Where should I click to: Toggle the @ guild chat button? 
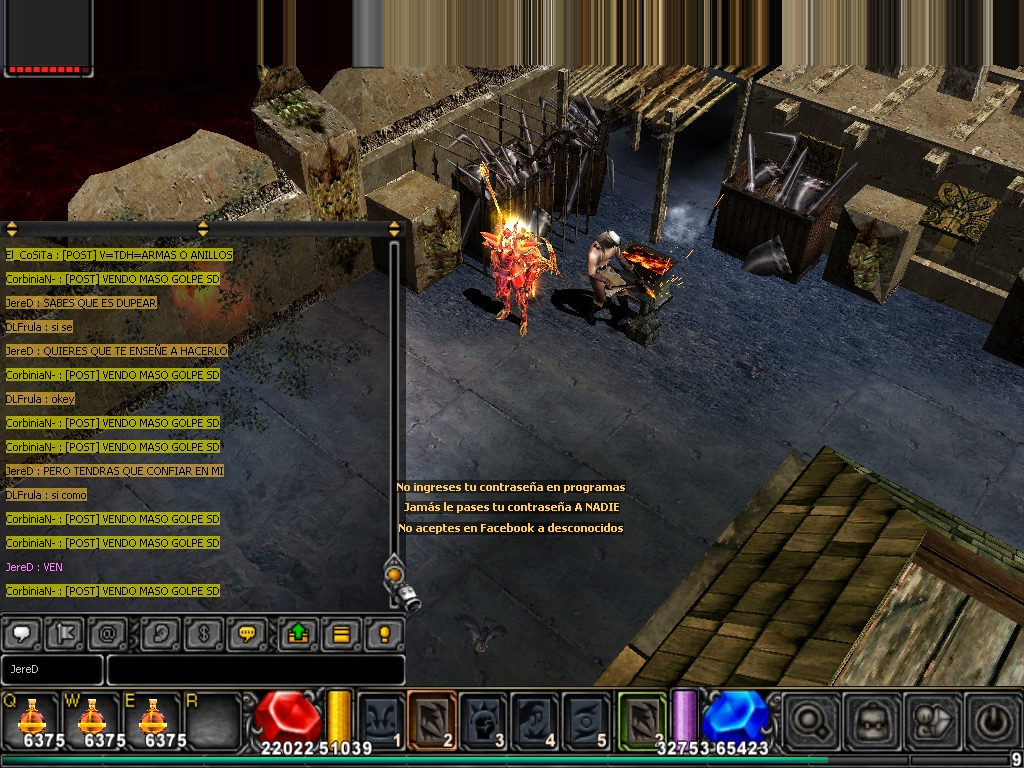[x=106, y=634]
